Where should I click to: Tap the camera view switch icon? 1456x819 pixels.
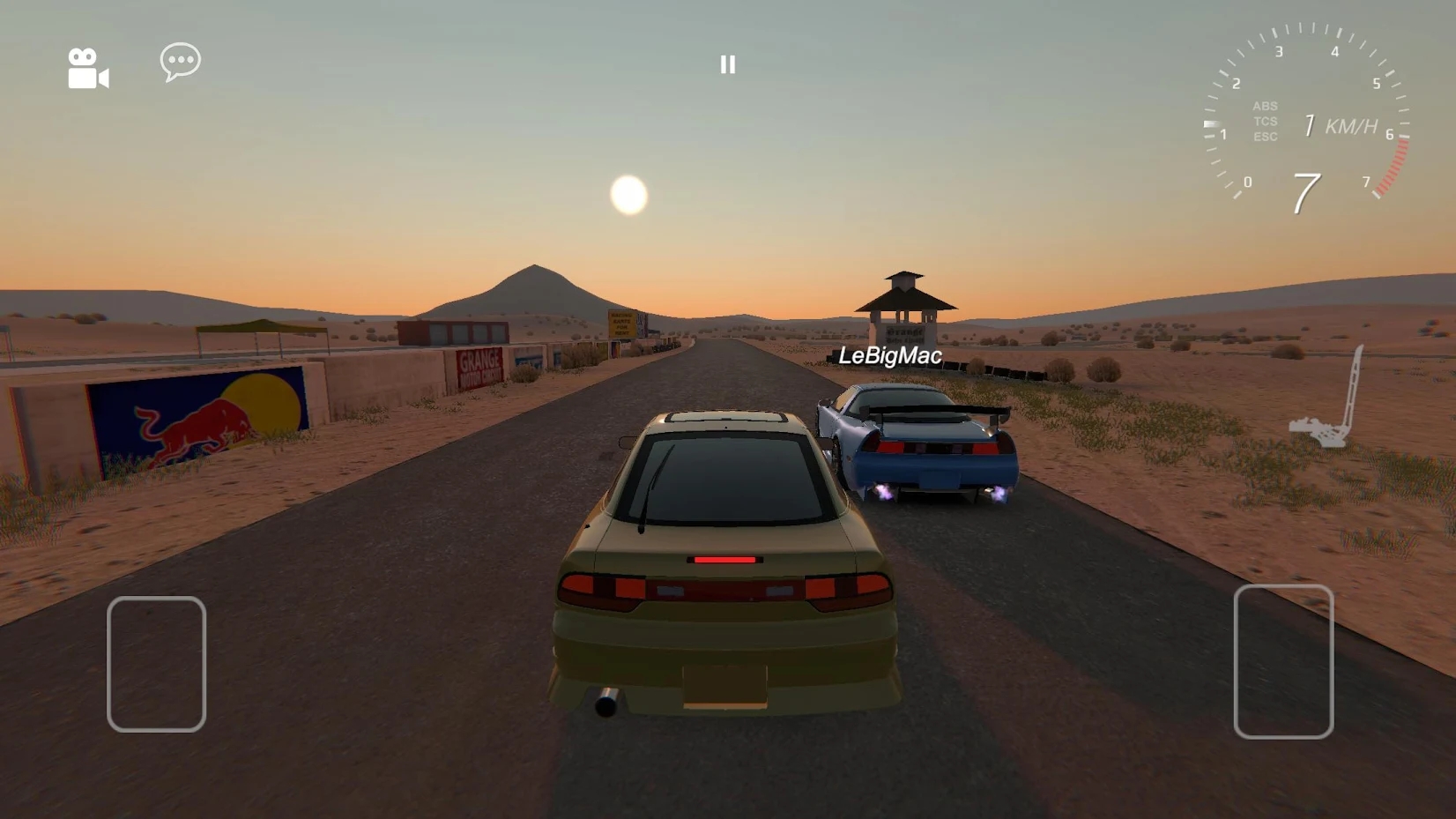(x=87, y=67)
